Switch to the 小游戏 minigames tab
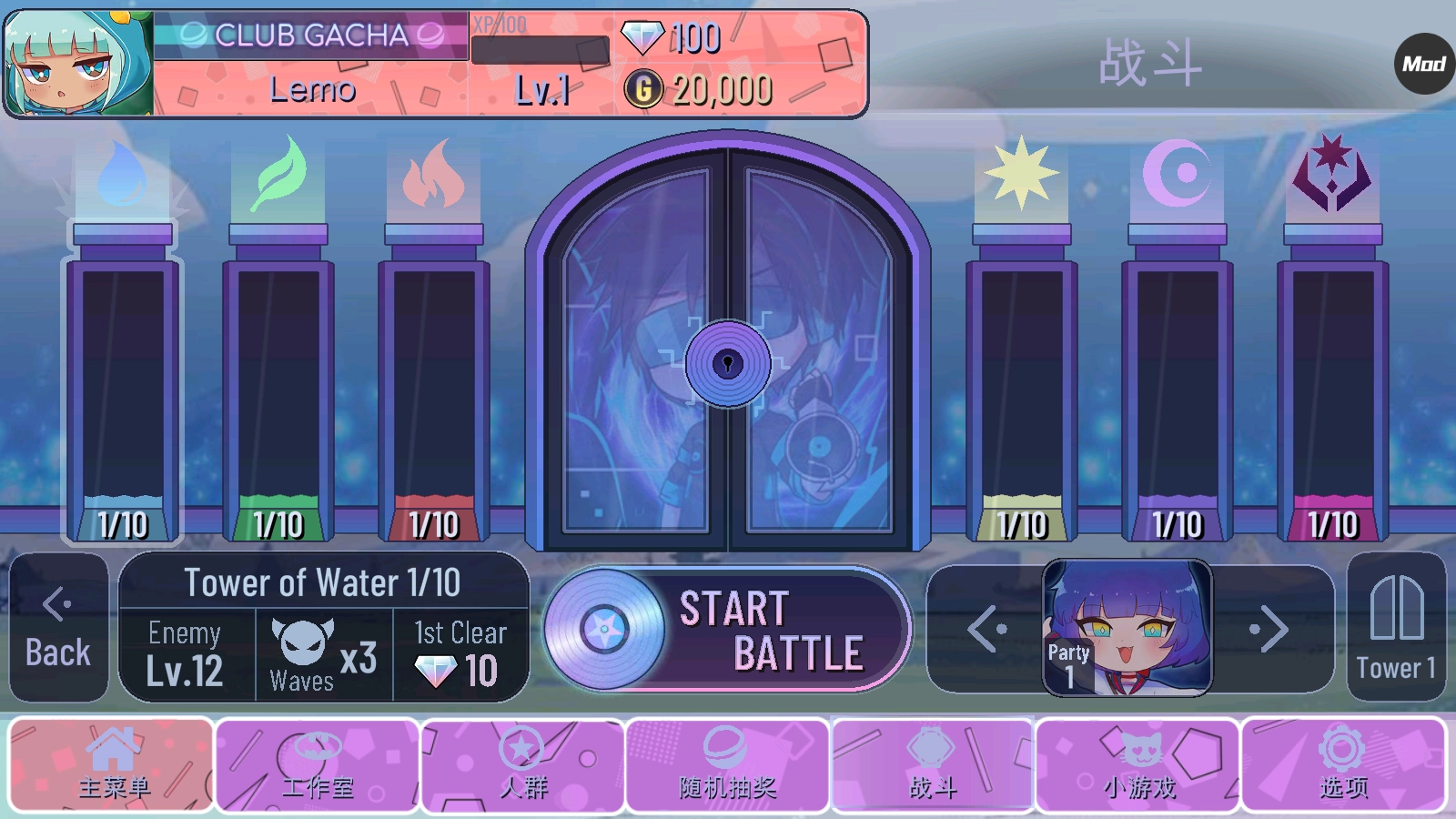 [1137, 764]
